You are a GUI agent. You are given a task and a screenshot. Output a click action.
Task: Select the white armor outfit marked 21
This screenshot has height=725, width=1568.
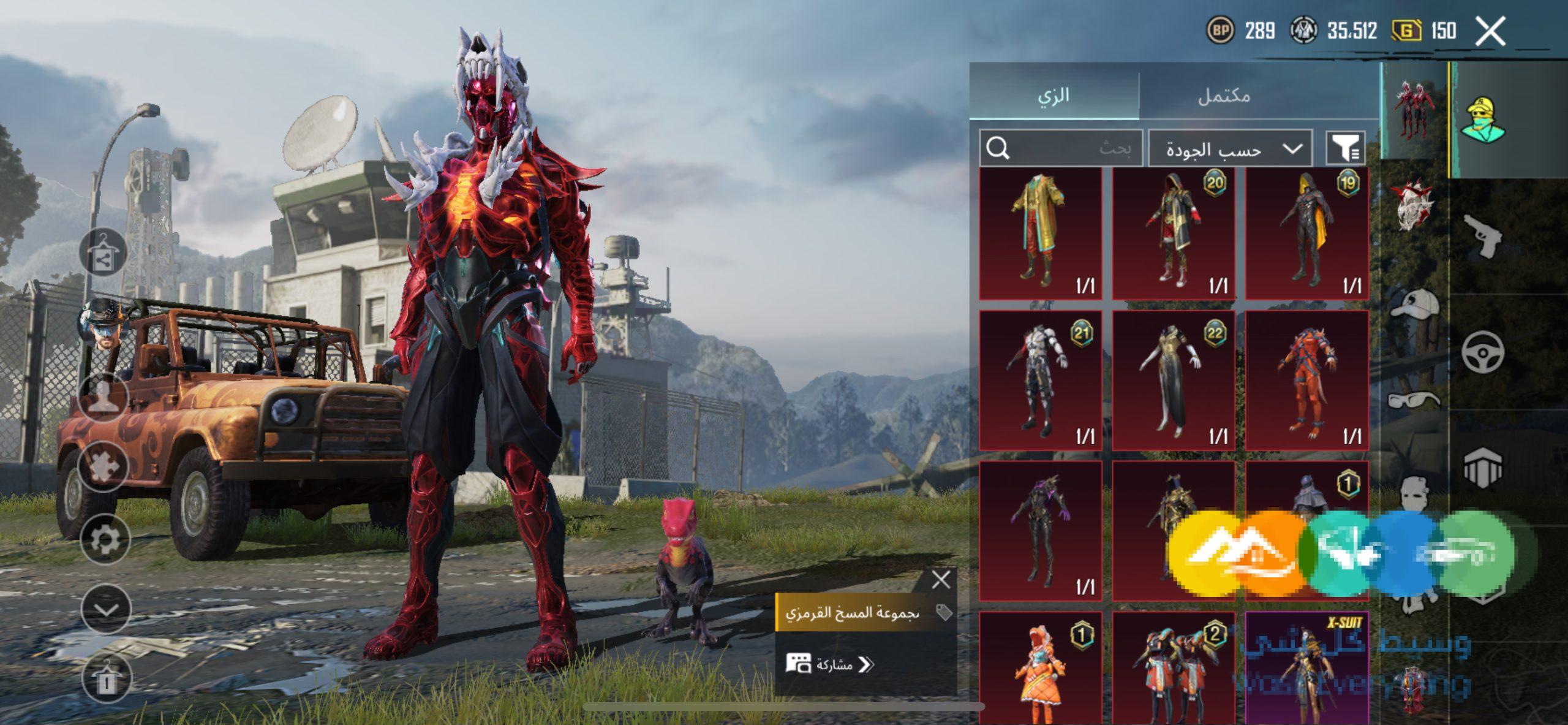coord(1040,380)
